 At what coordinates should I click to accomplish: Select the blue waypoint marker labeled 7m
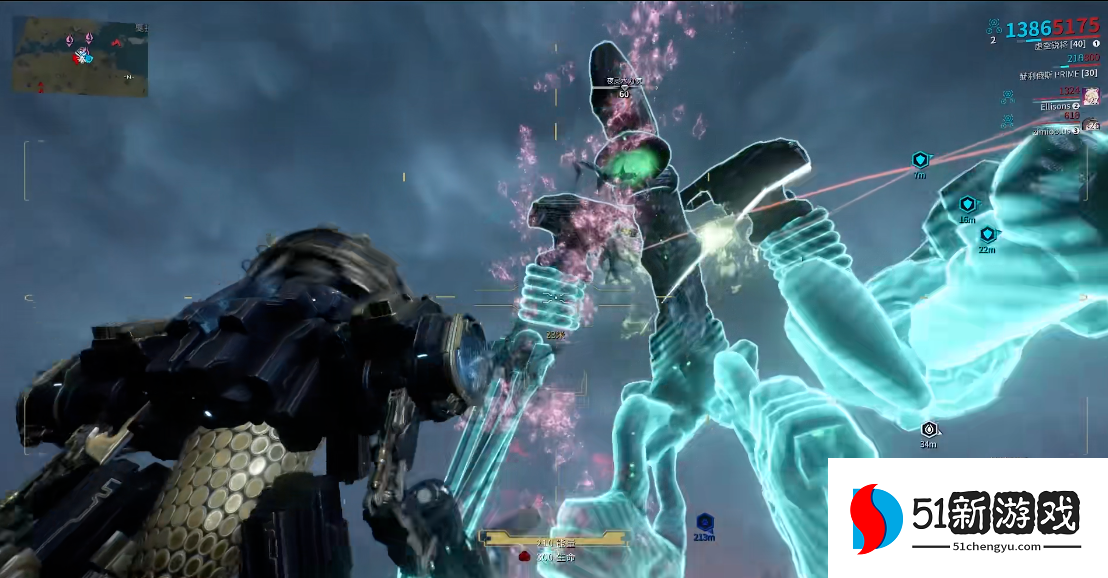coord(920,160)
